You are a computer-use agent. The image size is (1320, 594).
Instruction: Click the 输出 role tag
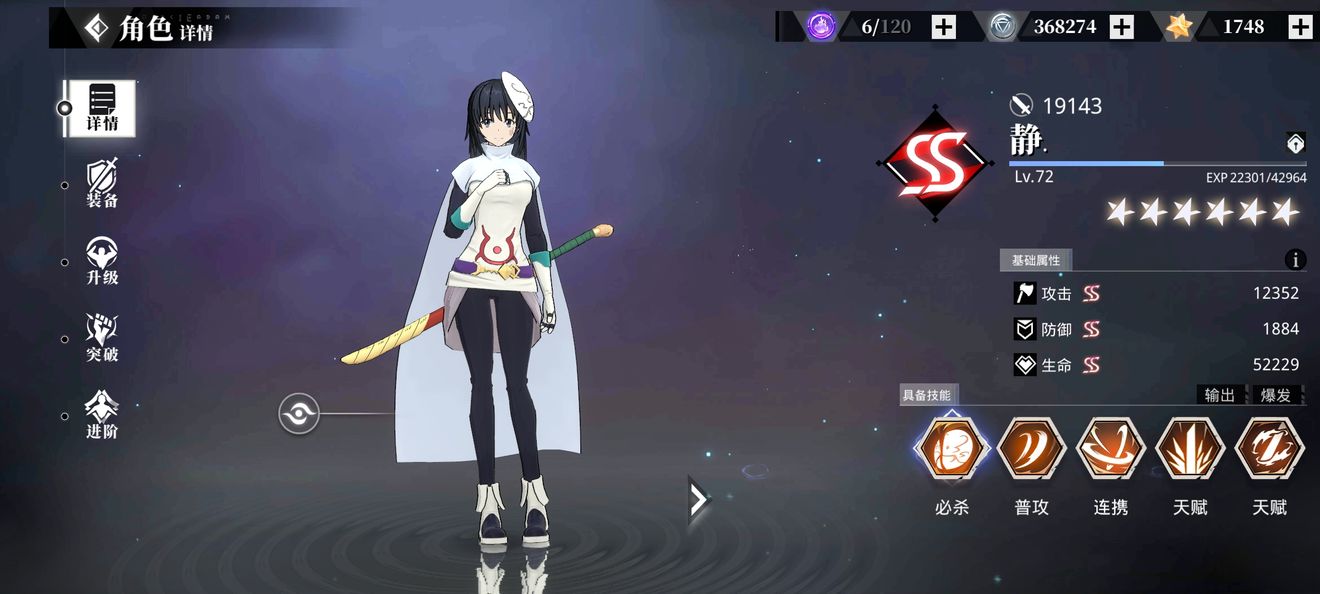1220,395
